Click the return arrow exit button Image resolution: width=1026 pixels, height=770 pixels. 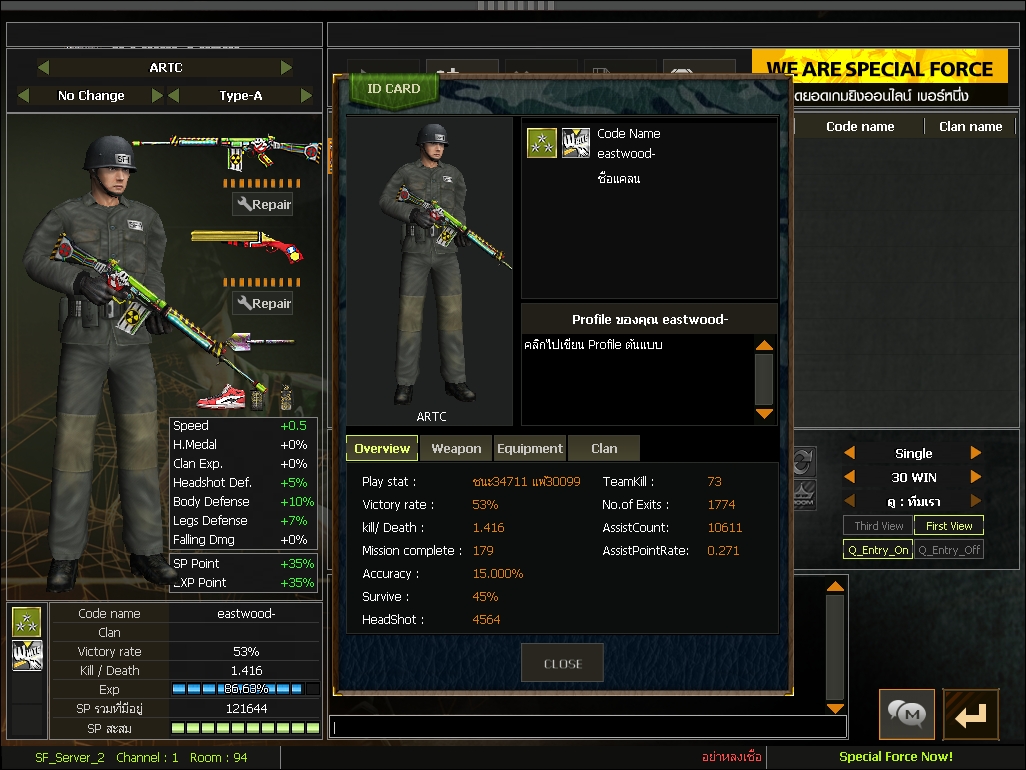970,714
